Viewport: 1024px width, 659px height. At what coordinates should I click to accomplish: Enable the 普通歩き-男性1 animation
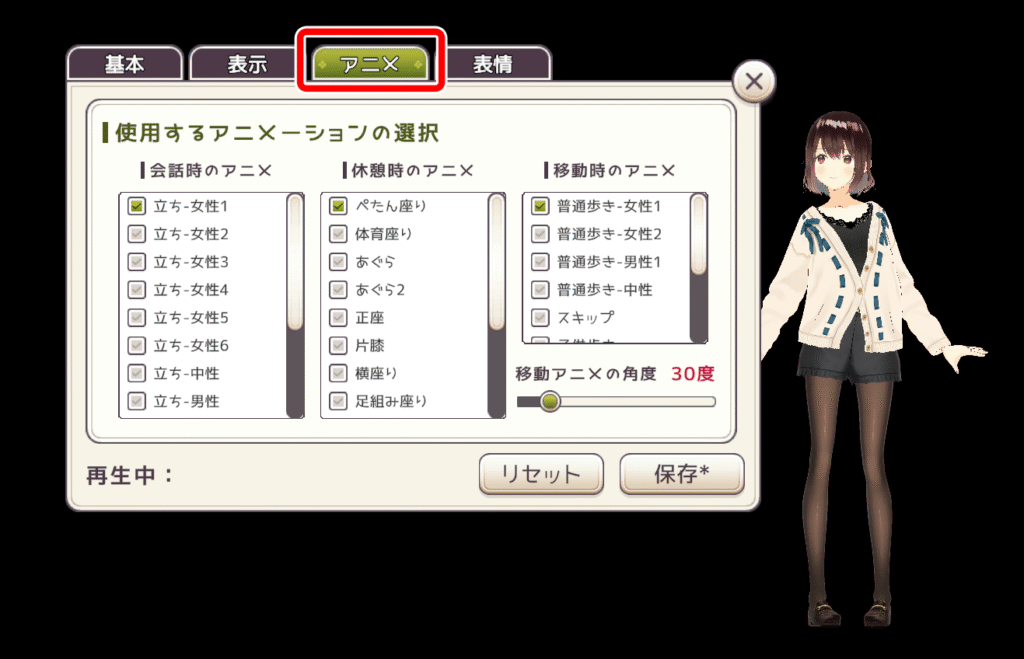pyautogui.click(x=540, y=262)
